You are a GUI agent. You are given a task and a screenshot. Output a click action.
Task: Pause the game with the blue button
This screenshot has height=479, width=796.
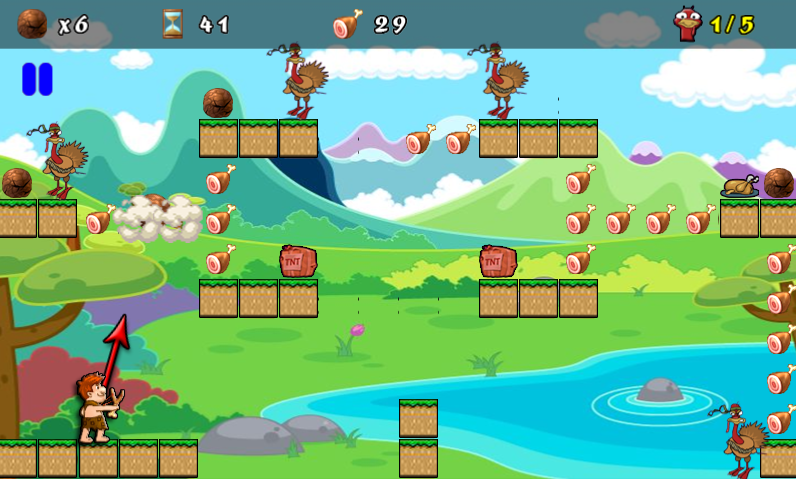pyautogui.click(x=37, y=79)
